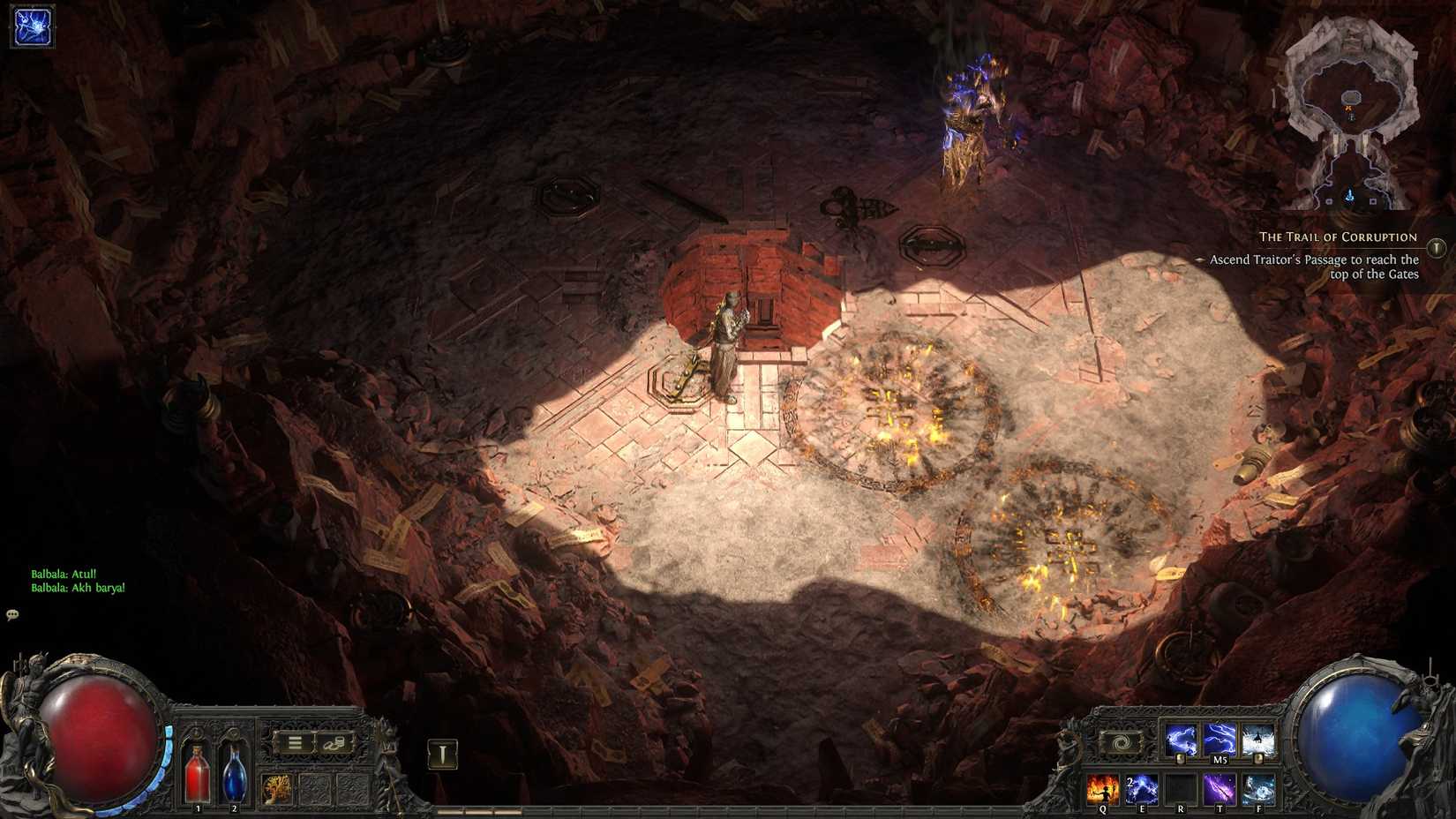This screenshot has width=1456, height=819.
Task: Drink the red life flask in slot 1
Action: click(x=198, y=773)
